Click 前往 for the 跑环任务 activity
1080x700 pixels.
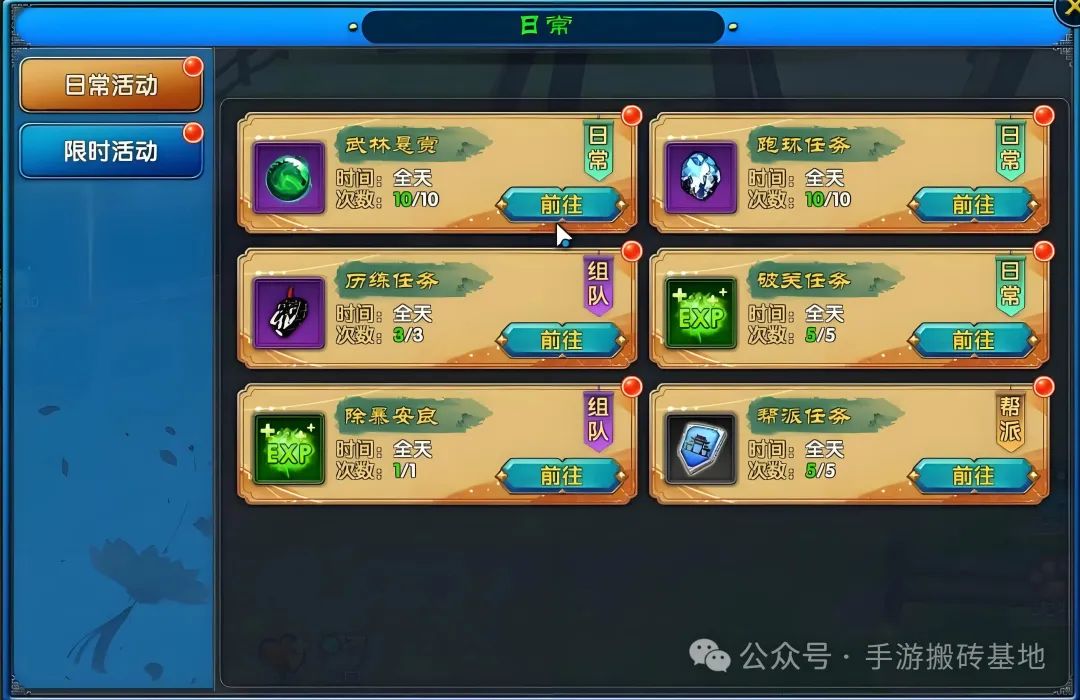(x=973, y=204)
